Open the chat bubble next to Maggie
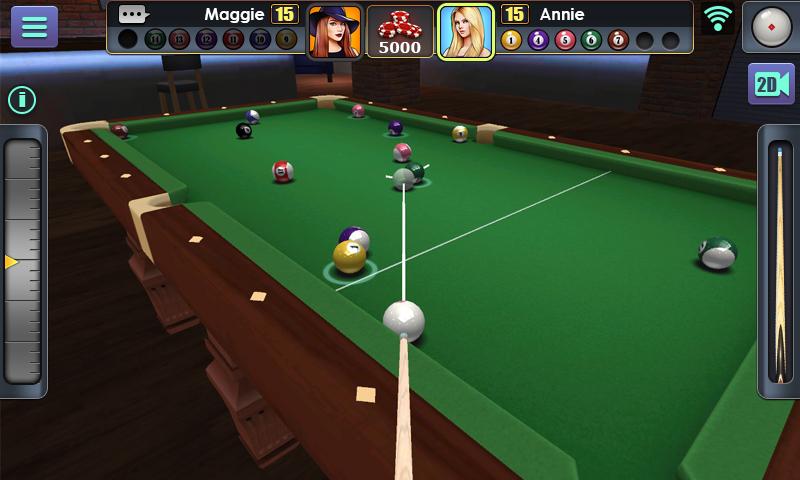800x480 pixels. pos(133,14)
